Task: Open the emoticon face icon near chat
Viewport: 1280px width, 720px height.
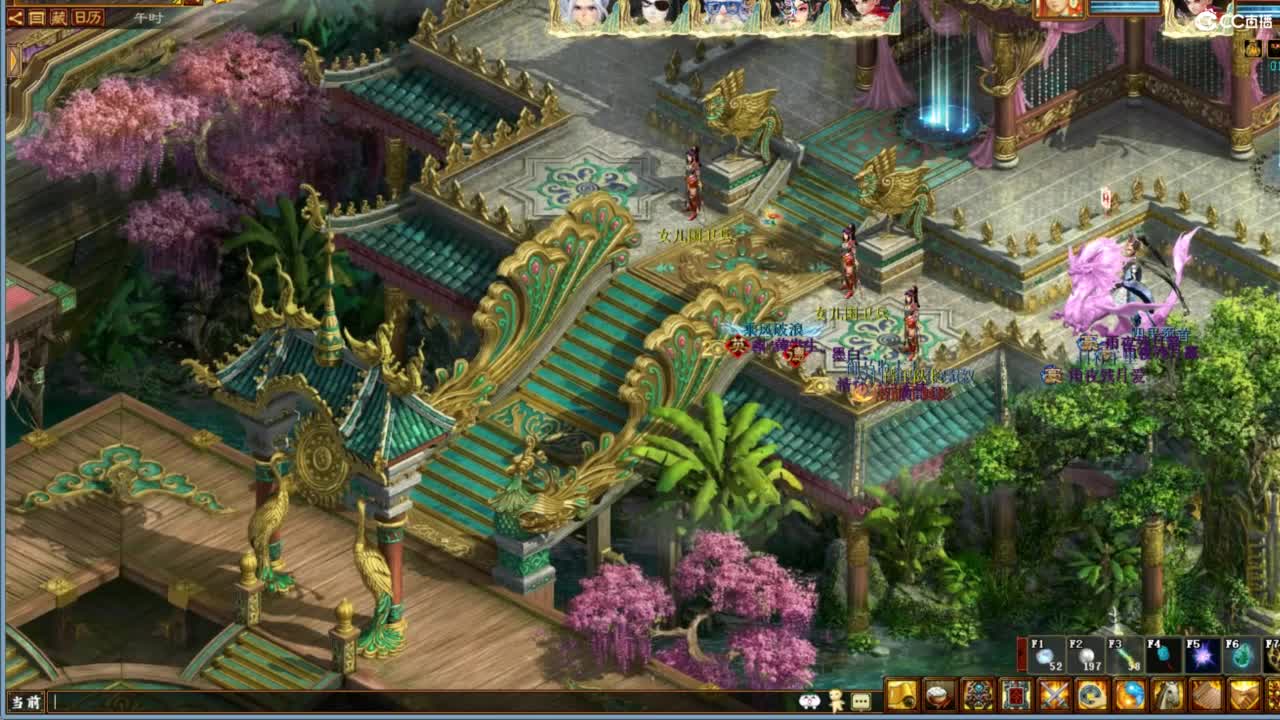Action: click(x=808, y=703)
